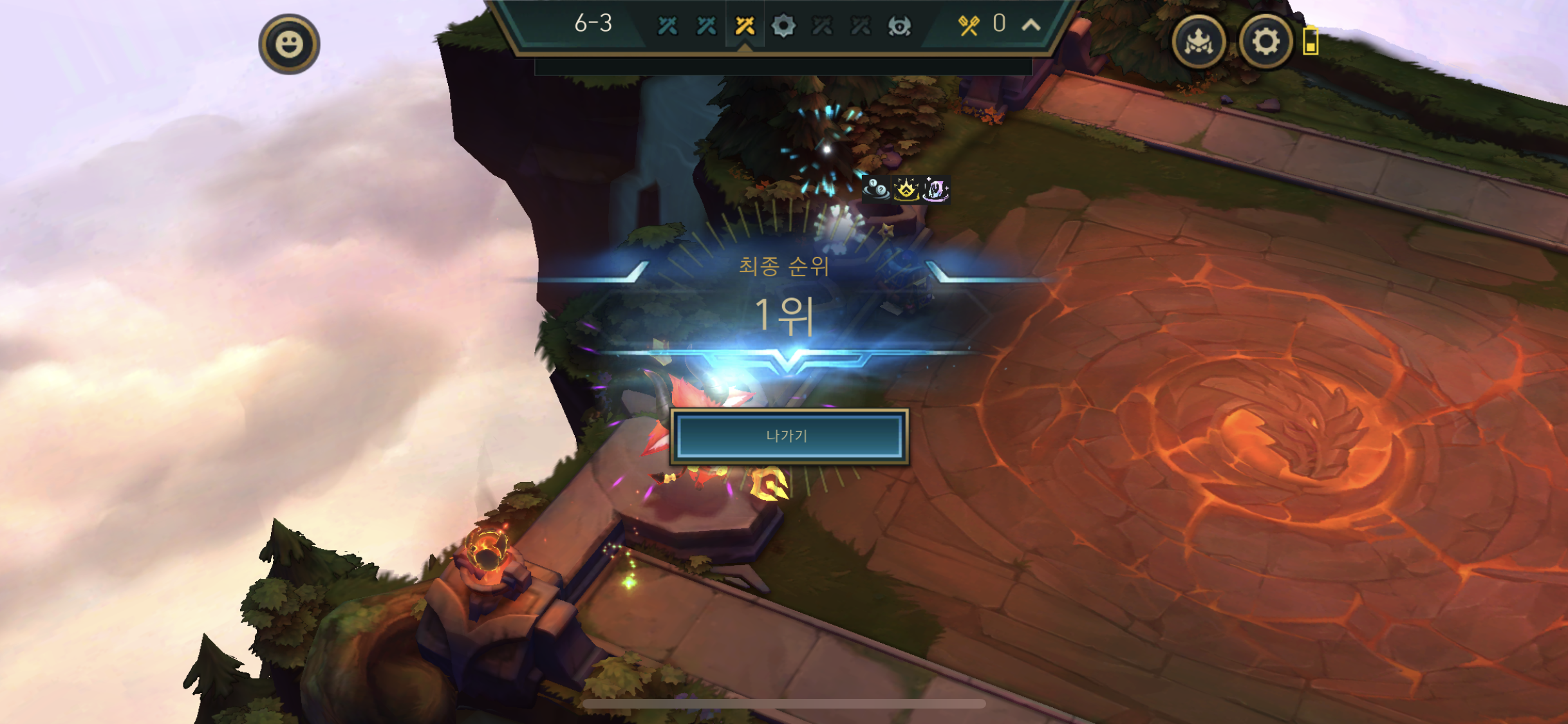Select the monster face round icon

(x=899, y=26)
